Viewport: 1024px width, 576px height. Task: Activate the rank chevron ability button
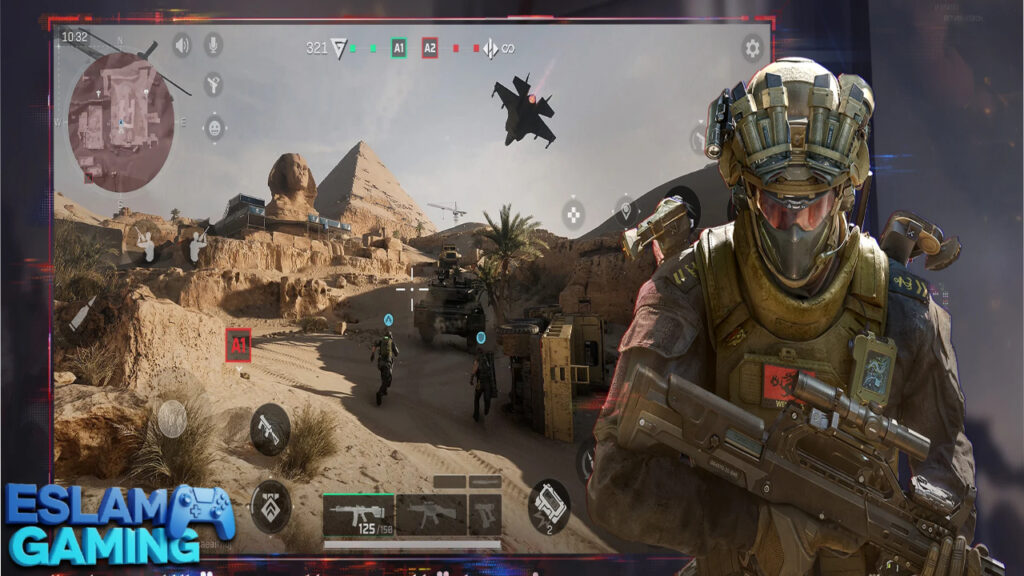270,504
